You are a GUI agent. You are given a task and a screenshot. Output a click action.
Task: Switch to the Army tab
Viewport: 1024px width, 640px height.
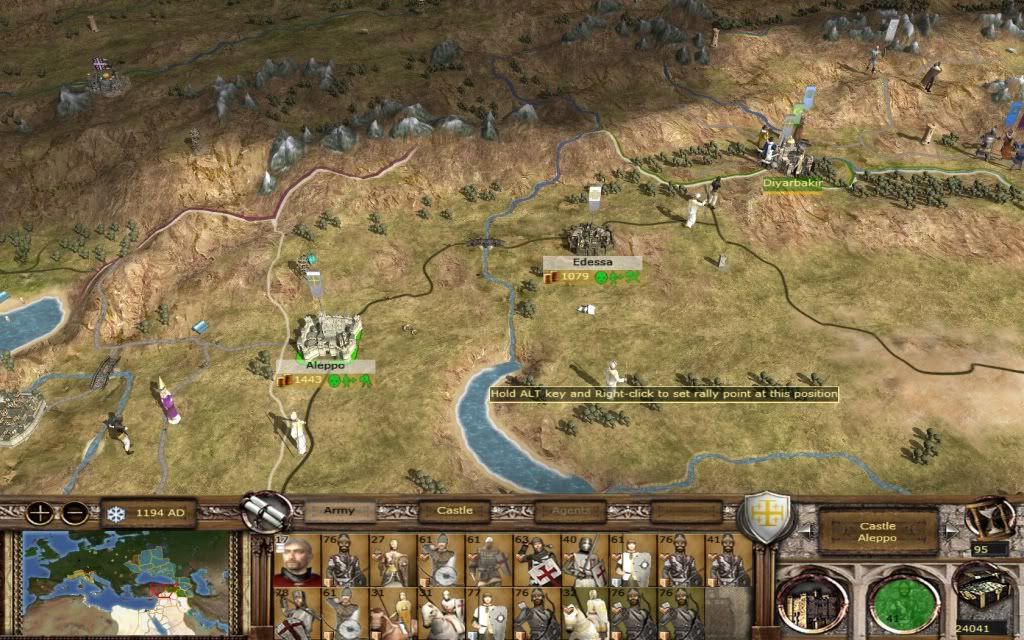pyautogui.click(x=340, y=511)
